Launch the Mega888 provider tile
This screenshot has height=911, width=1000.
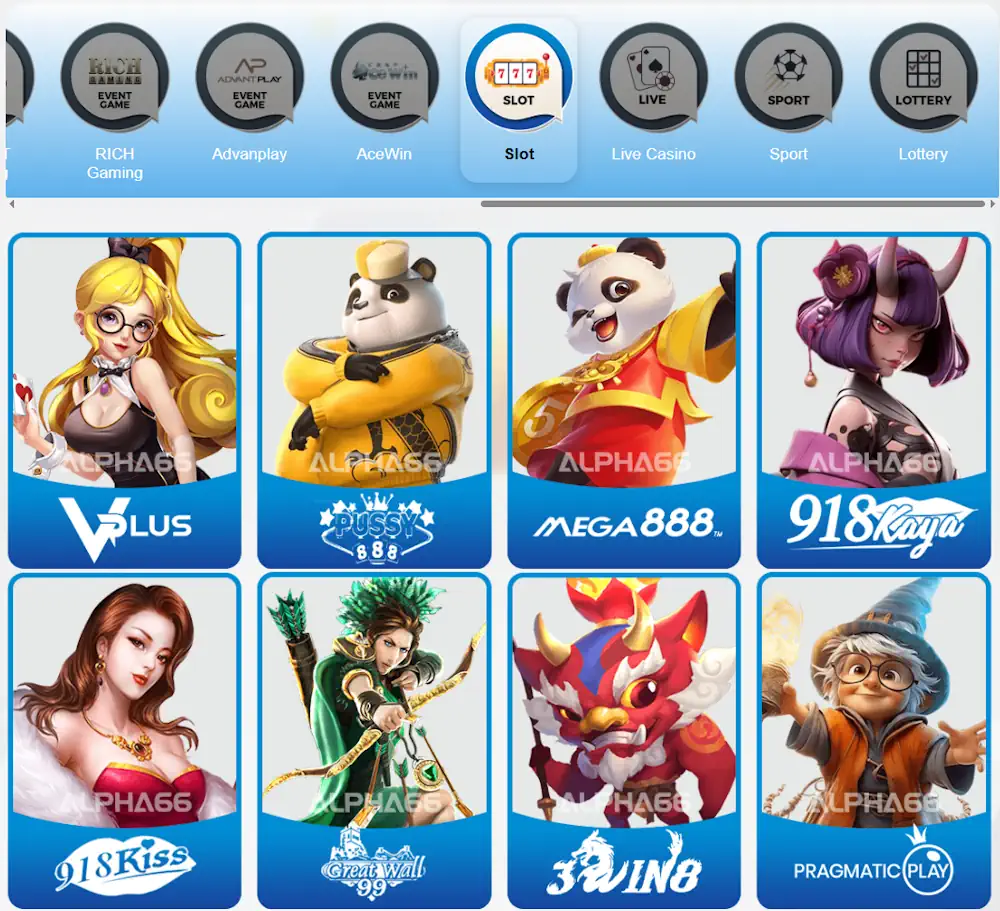624,400
